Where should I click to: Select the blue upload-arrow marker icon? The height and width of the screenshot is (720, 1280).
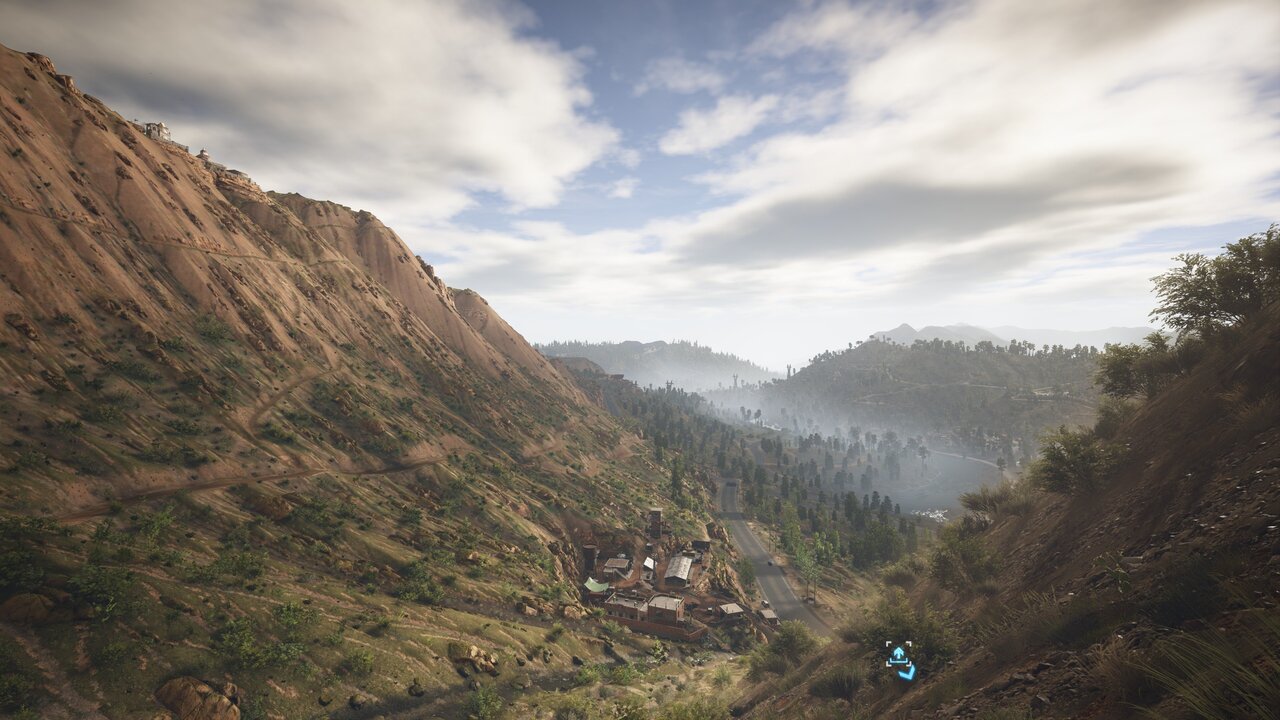click(899, 657)
